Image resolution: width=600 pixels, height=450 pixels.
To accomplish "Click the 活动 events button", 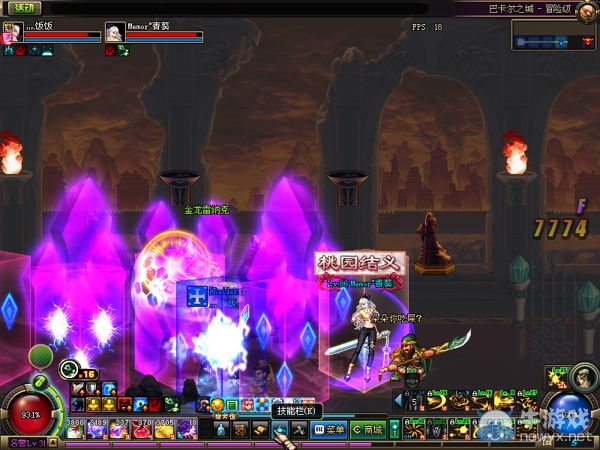I will [x=21, y=8].
